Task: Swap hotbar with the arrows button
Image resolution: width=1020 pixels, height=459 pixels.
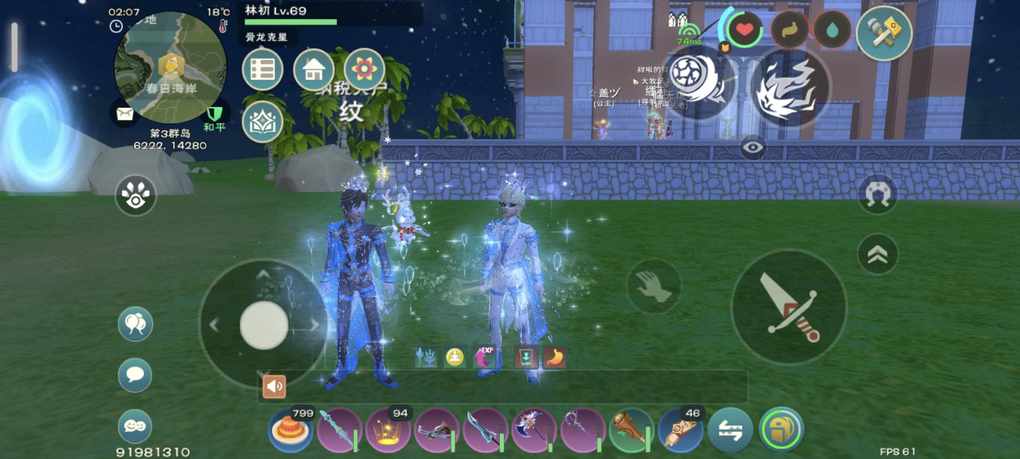Action: (x=730, y=432)
